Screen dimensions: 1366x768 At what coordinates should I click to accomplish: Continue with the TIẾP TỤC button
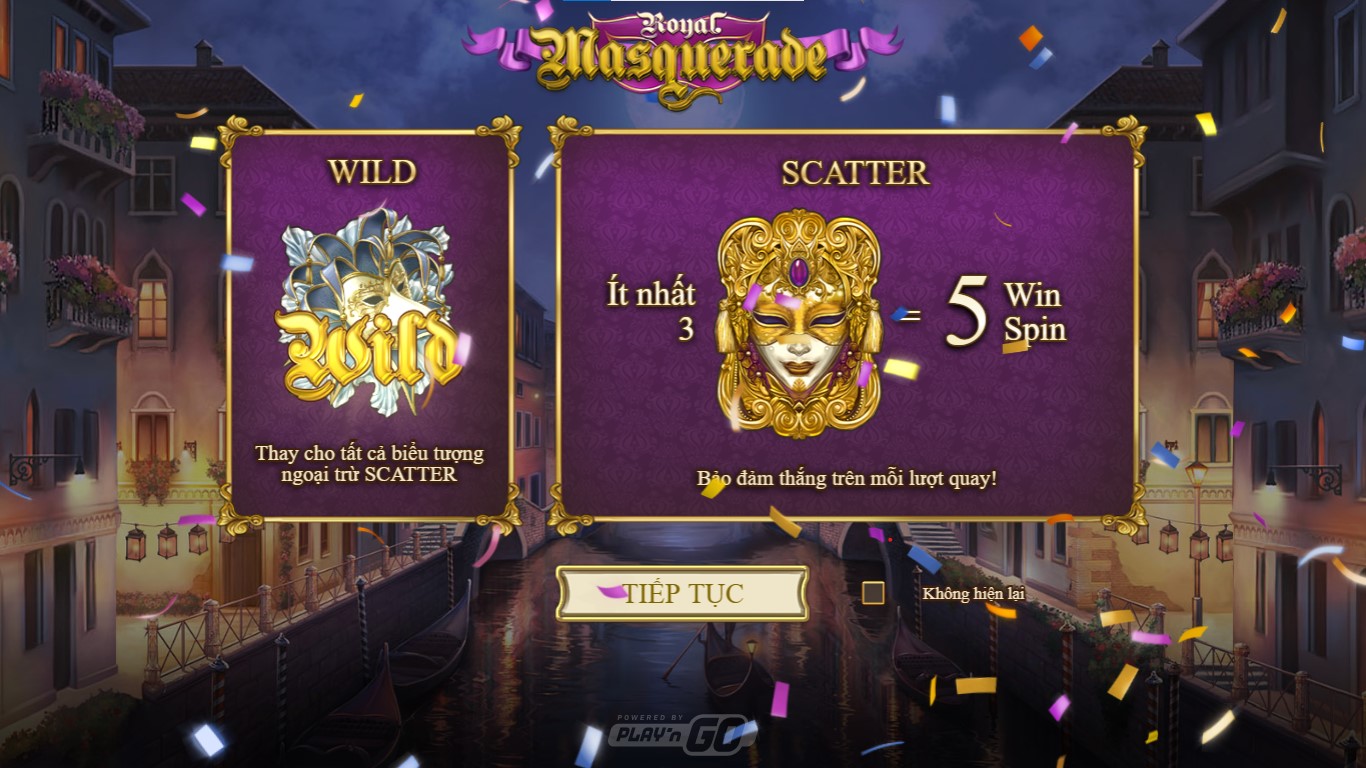pyautogui.click(x=683, y=594)
